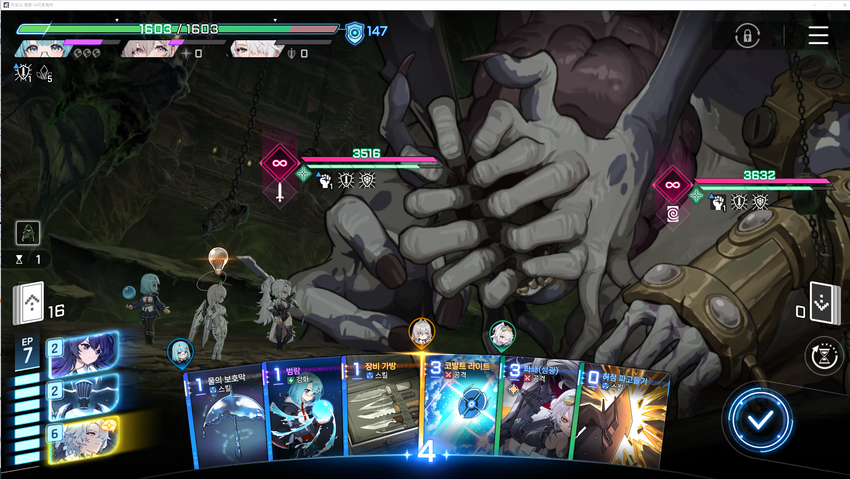
Task: Play the blue-haired girl water orb card
Action: 304,412
